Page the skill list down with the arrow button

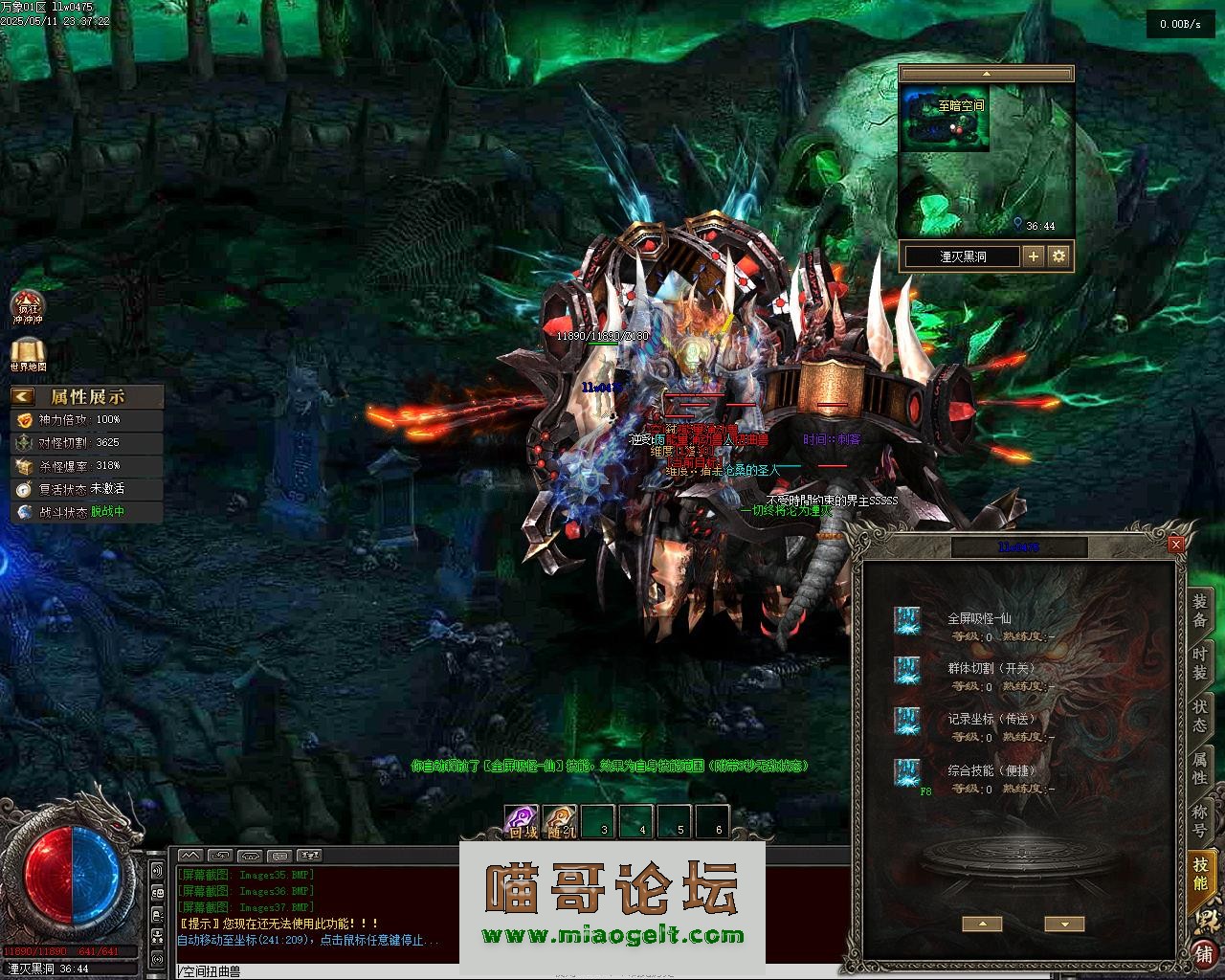(1064, 924)
